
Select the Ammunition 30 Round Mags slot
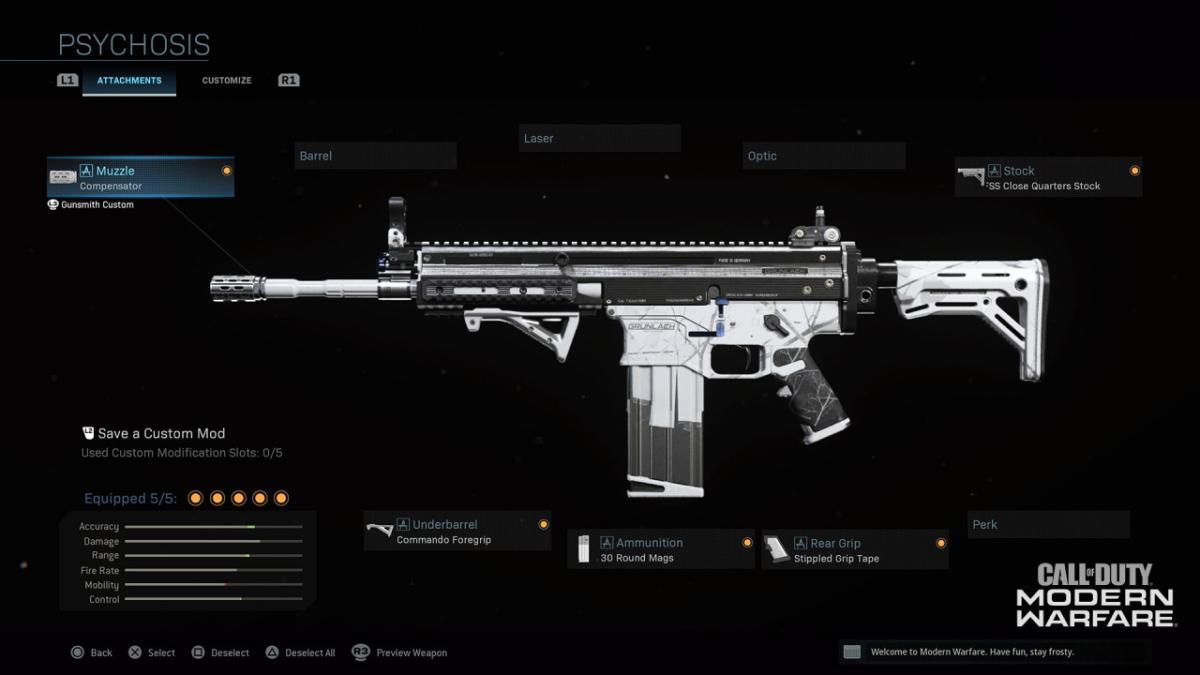pyautogui.click(x=661, y=549)
